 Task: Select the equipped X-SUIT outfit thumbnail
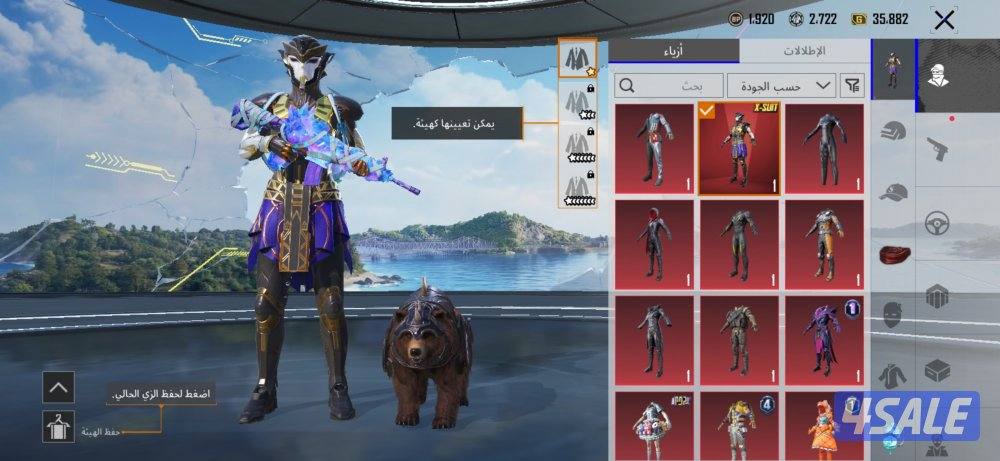739,147
